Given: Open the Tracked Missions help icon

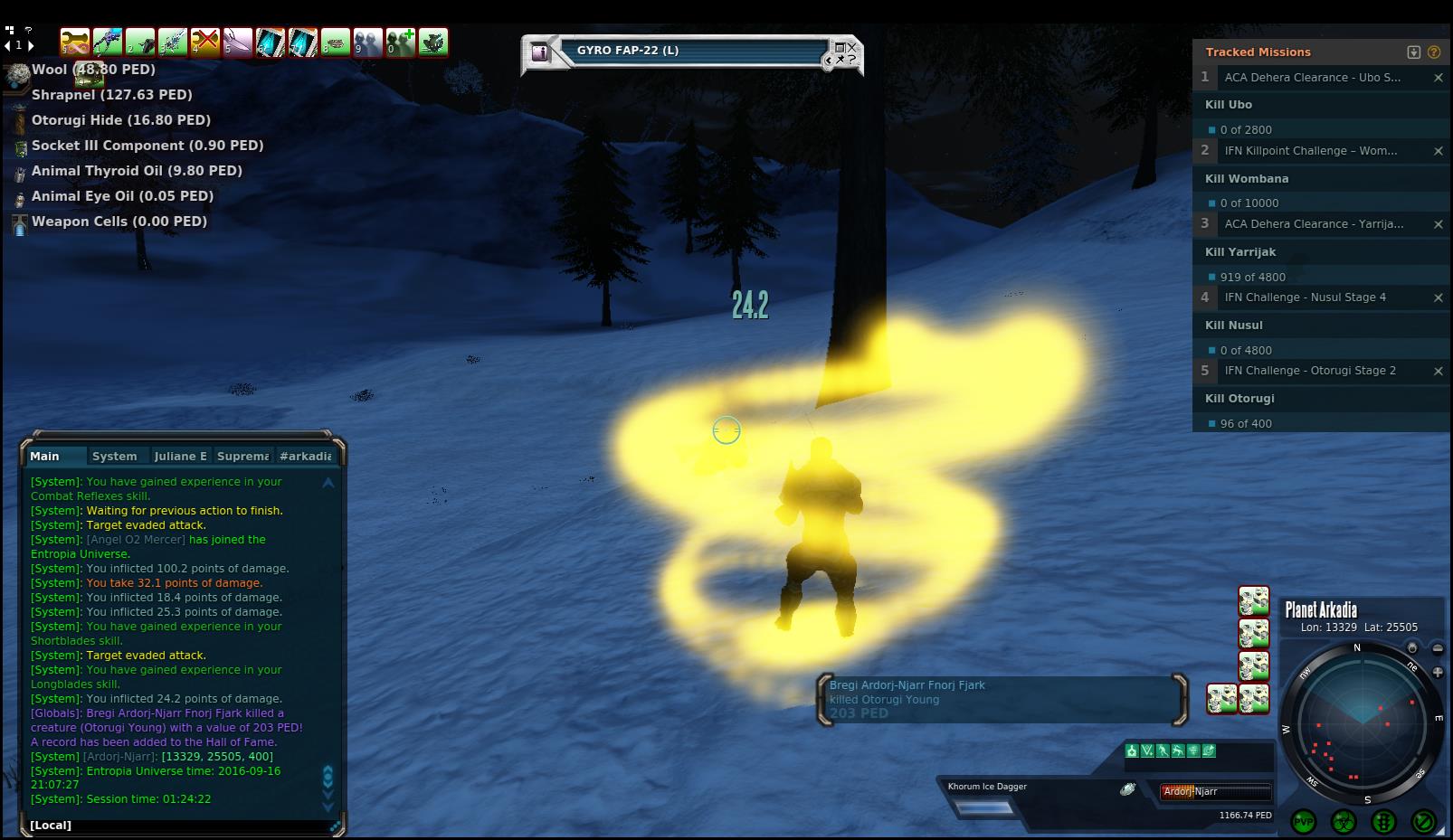Looking at the screenshot, I should point(1434,52).
